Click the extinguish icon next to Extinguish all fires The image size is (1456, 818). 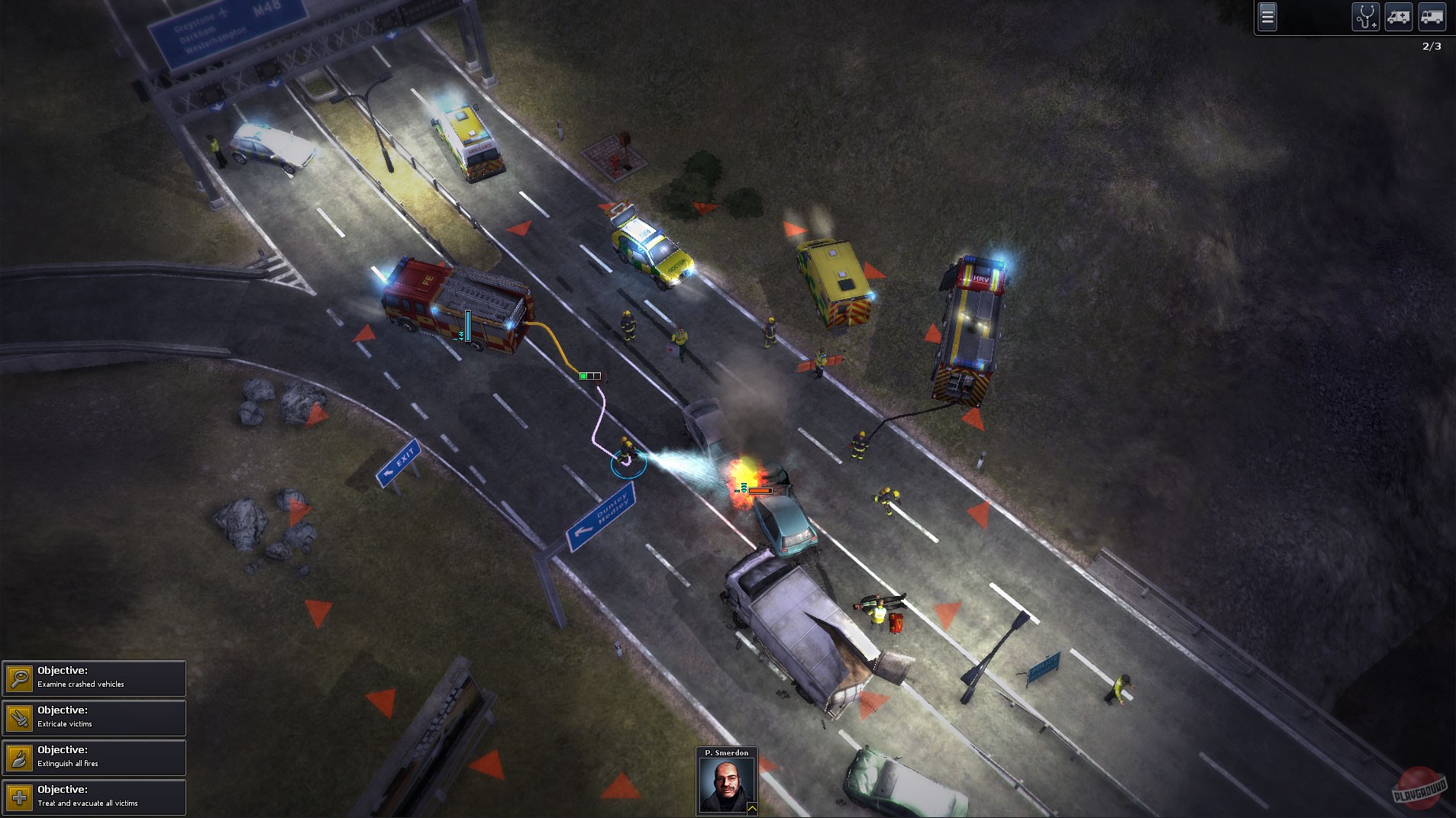pyautogui.click(x=19, y=758)
